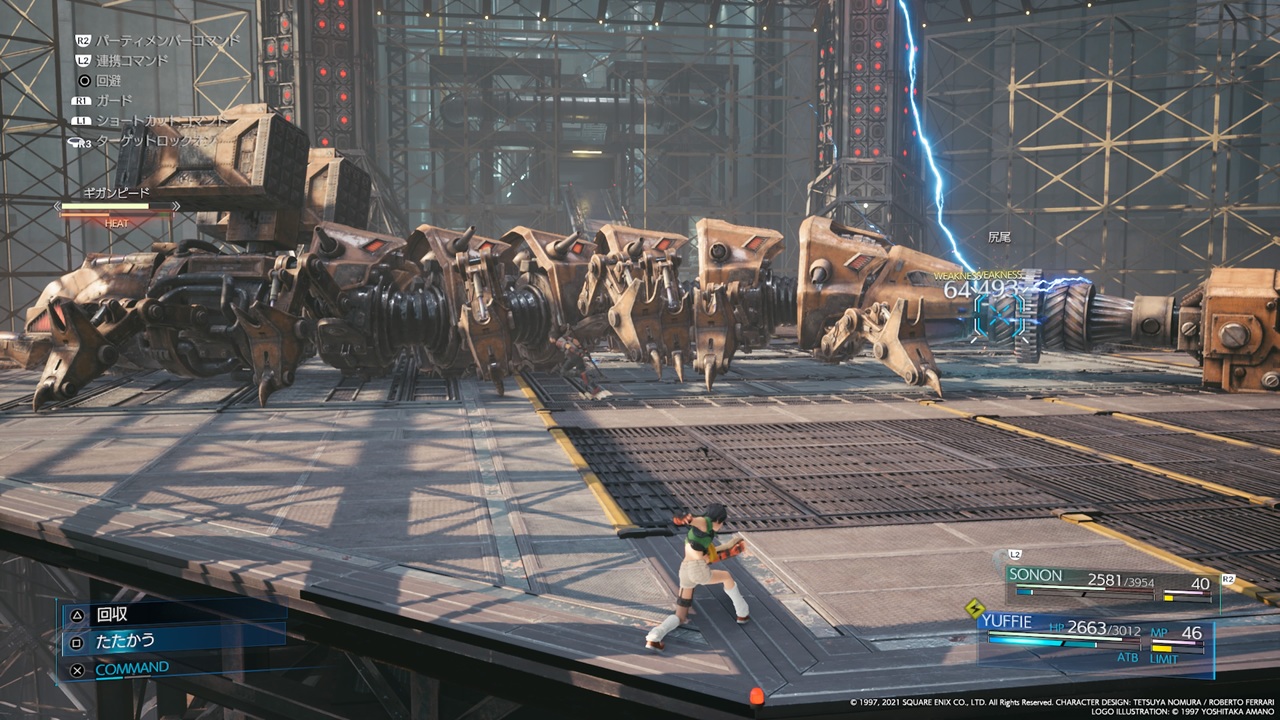Select the 回収 command
This screenshot has height=720, width=1280.
(112, 615)
